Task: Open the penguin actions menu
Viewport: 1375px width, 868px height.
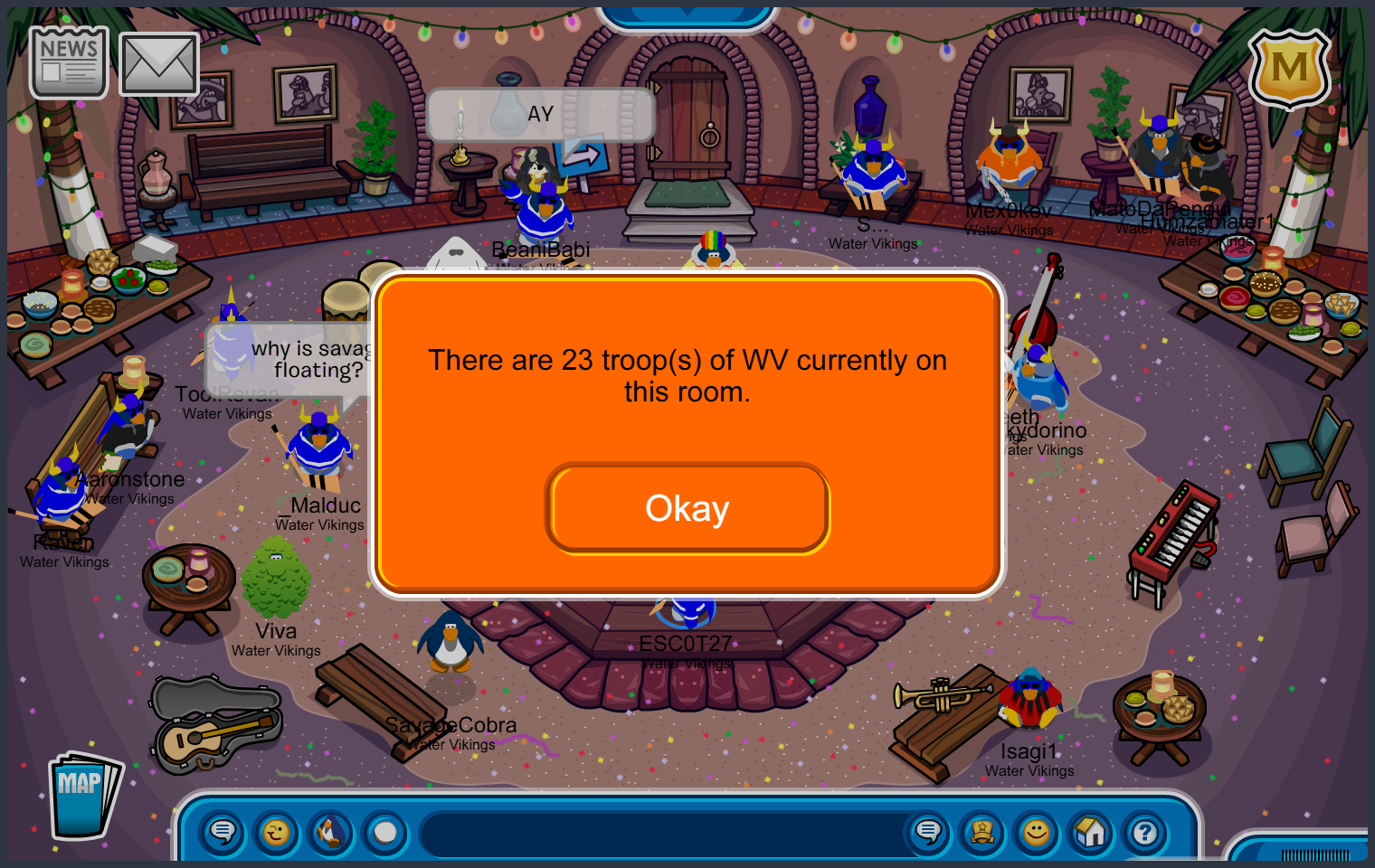Action: [x=331, y=832]
